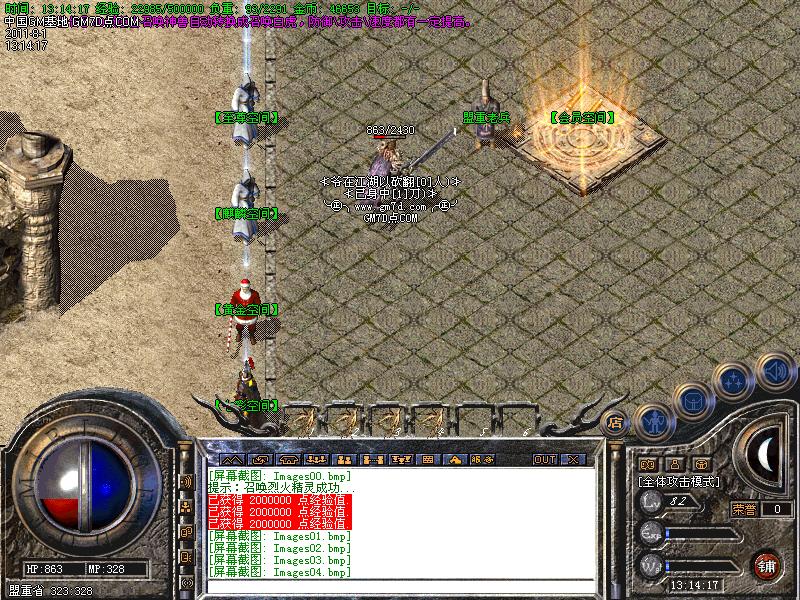Click the moon day-night indicator
The height and width of the screenshot is (600, 800).
pyautogui.click(x=764, y=455)
